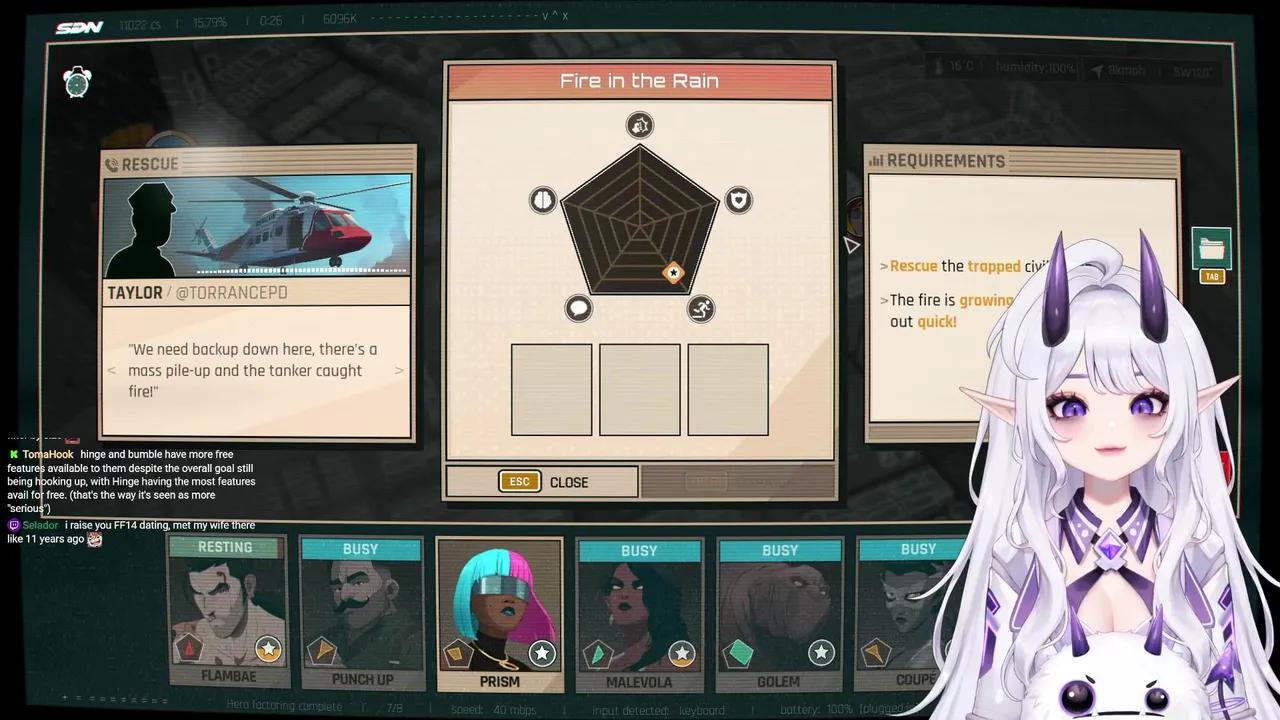Click the orange star marker inside the radar chart
The image size is (1280, 720).
pos(673,273)
